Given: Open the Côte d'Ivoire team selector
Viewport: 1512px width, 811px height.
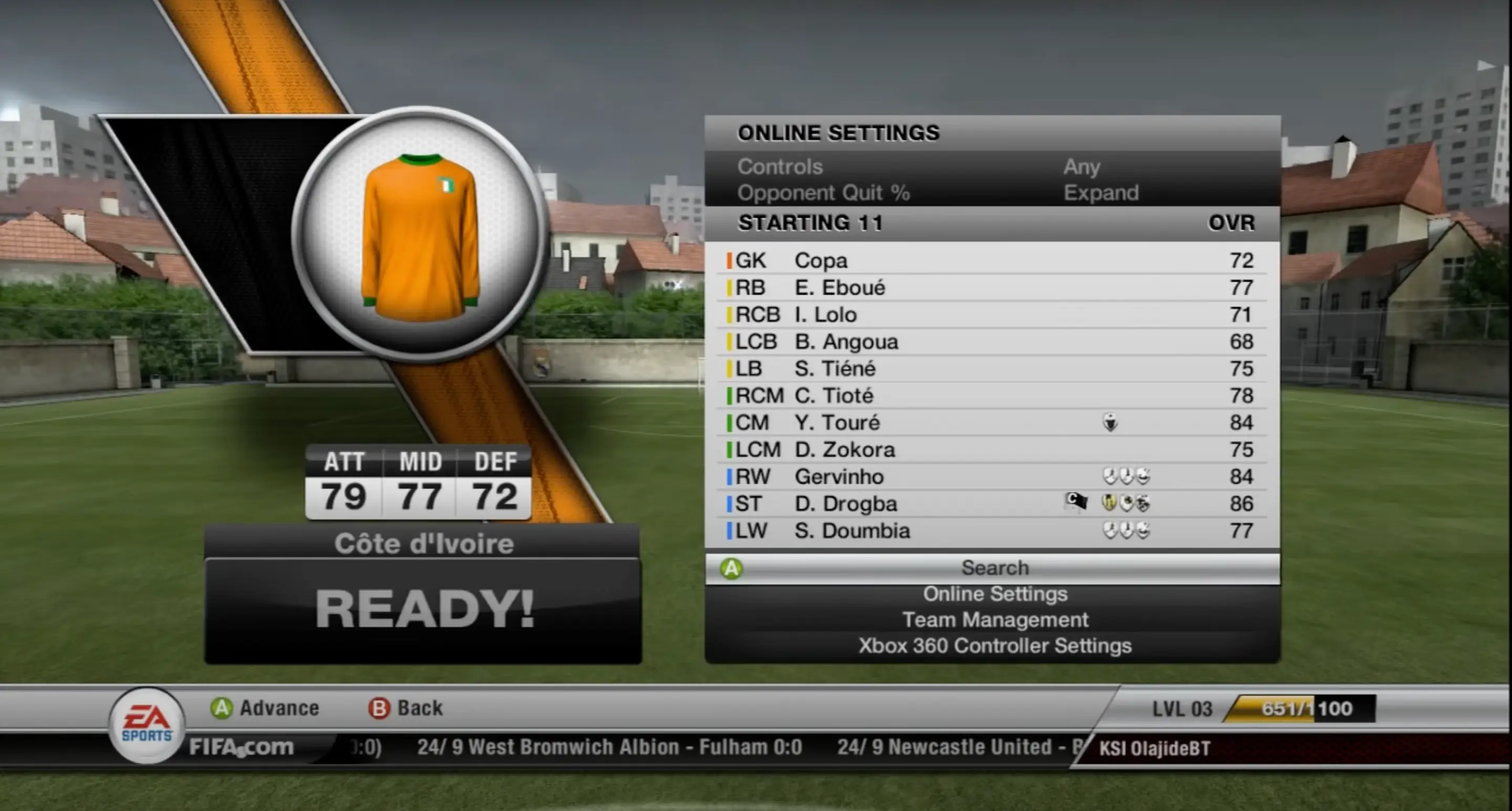Looking at the screenshot, I should pos(424,543).
